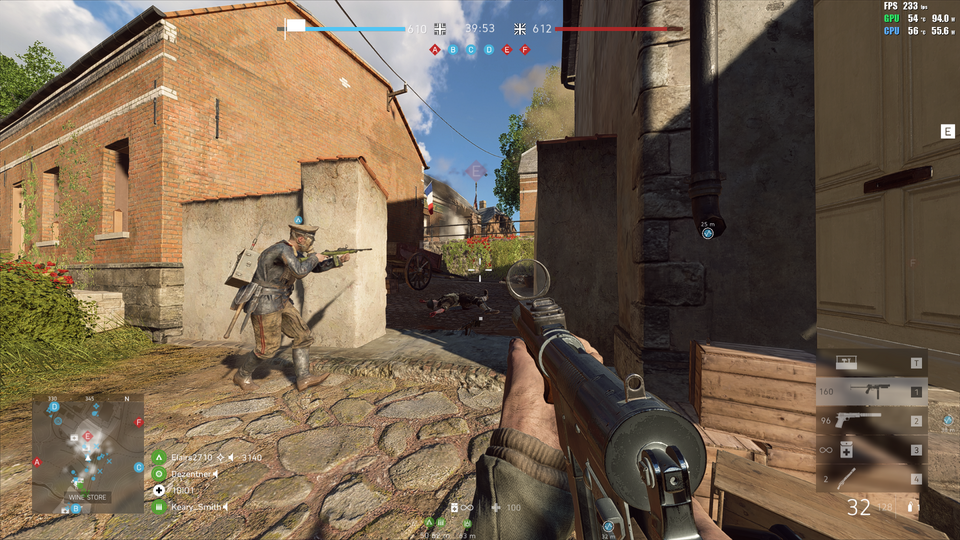The image size is (960, 540).
Task: Select the toolbox slot at top of loadout
Action: pos(870,363)
